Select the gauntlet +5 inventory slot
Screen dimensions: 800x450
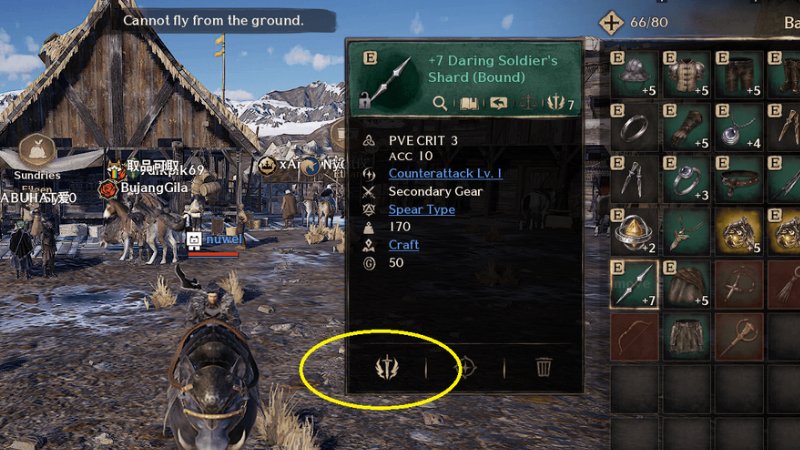pos(687,126)
